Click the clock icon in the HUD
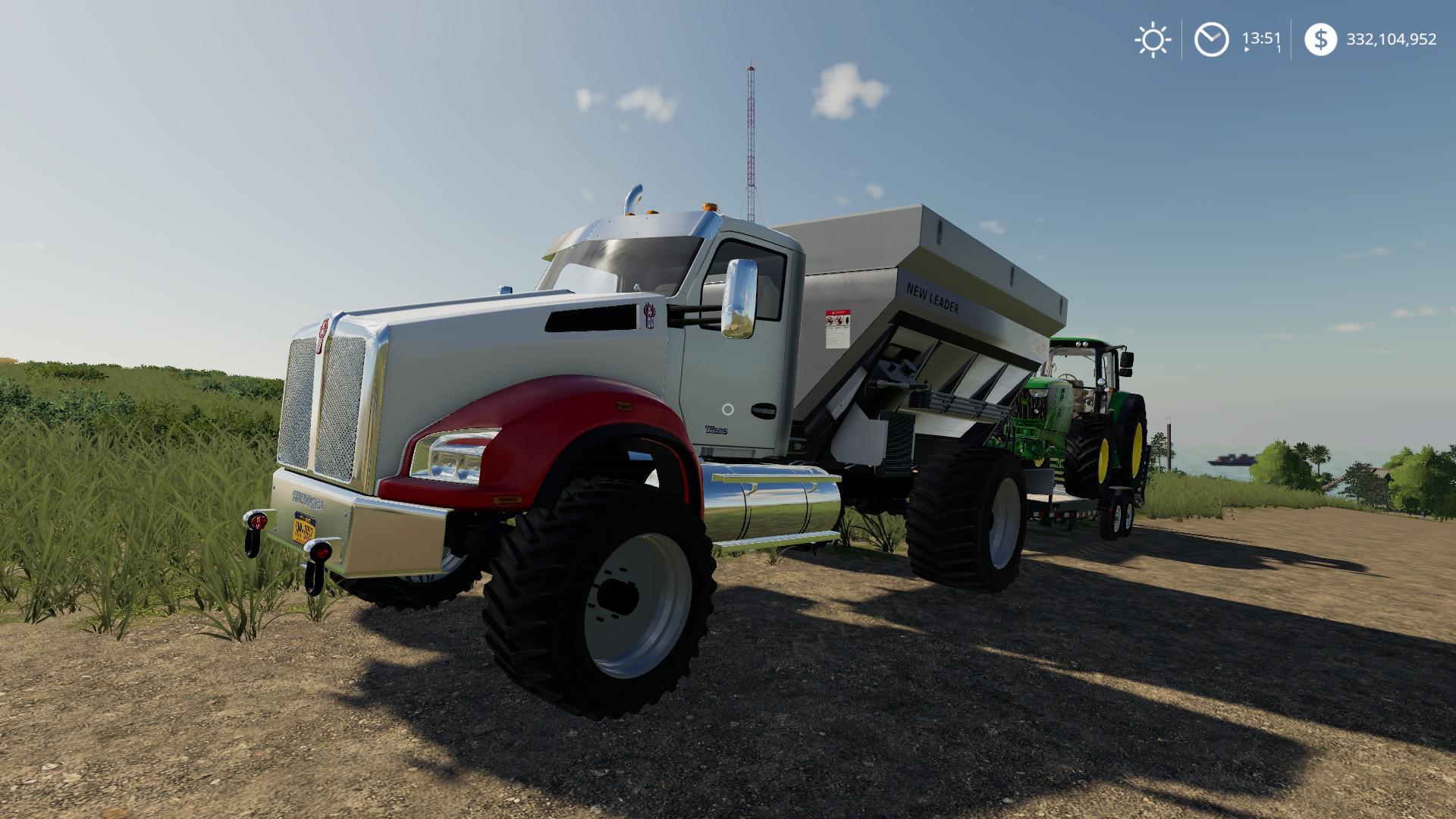Image resolution: width=1456 pixels, height=819 pixels. coord(1211,39)
